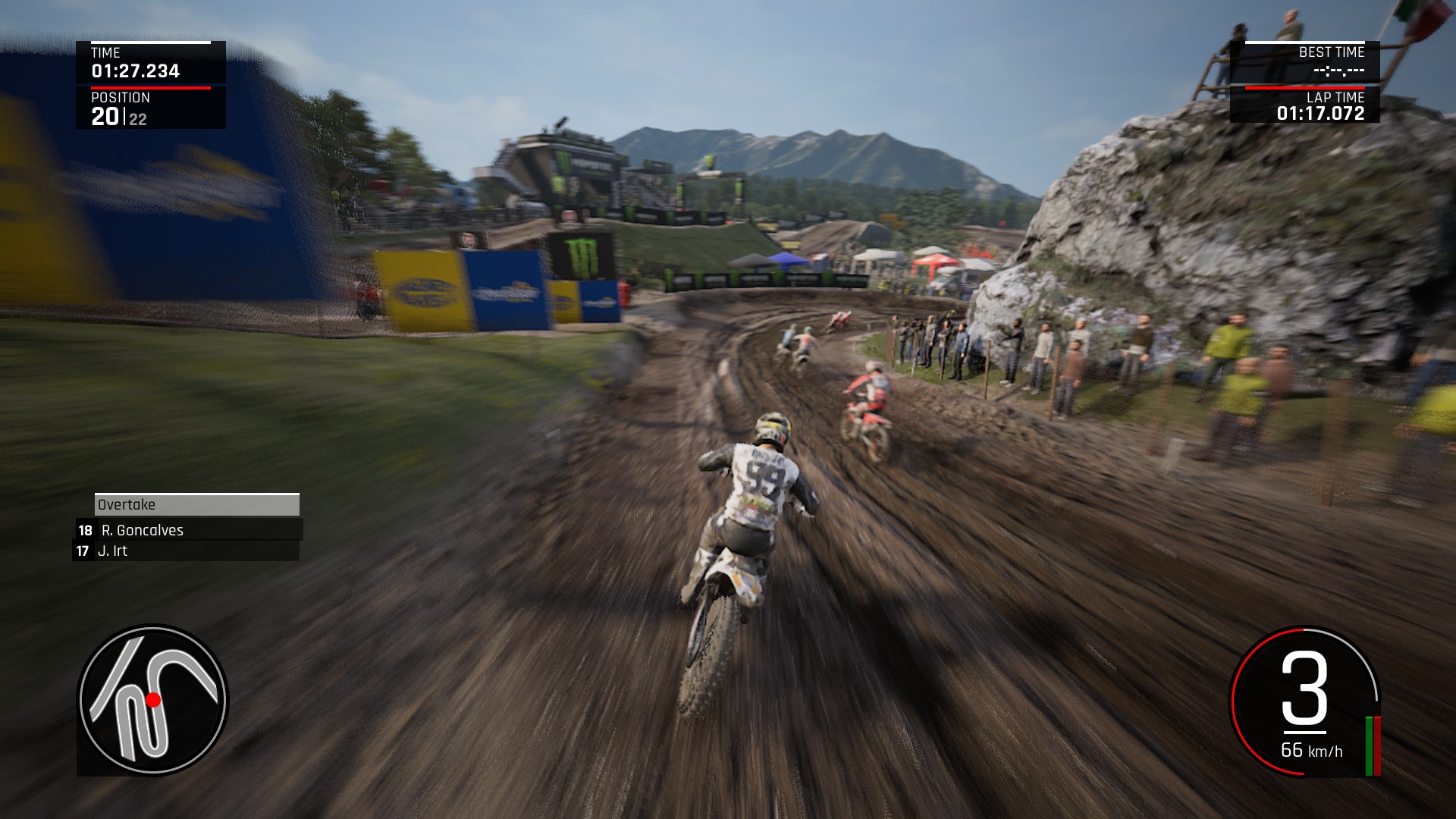Click the Overtake panel header
1456x819 pixels.
pyautogui.click(x=196, y=505)
